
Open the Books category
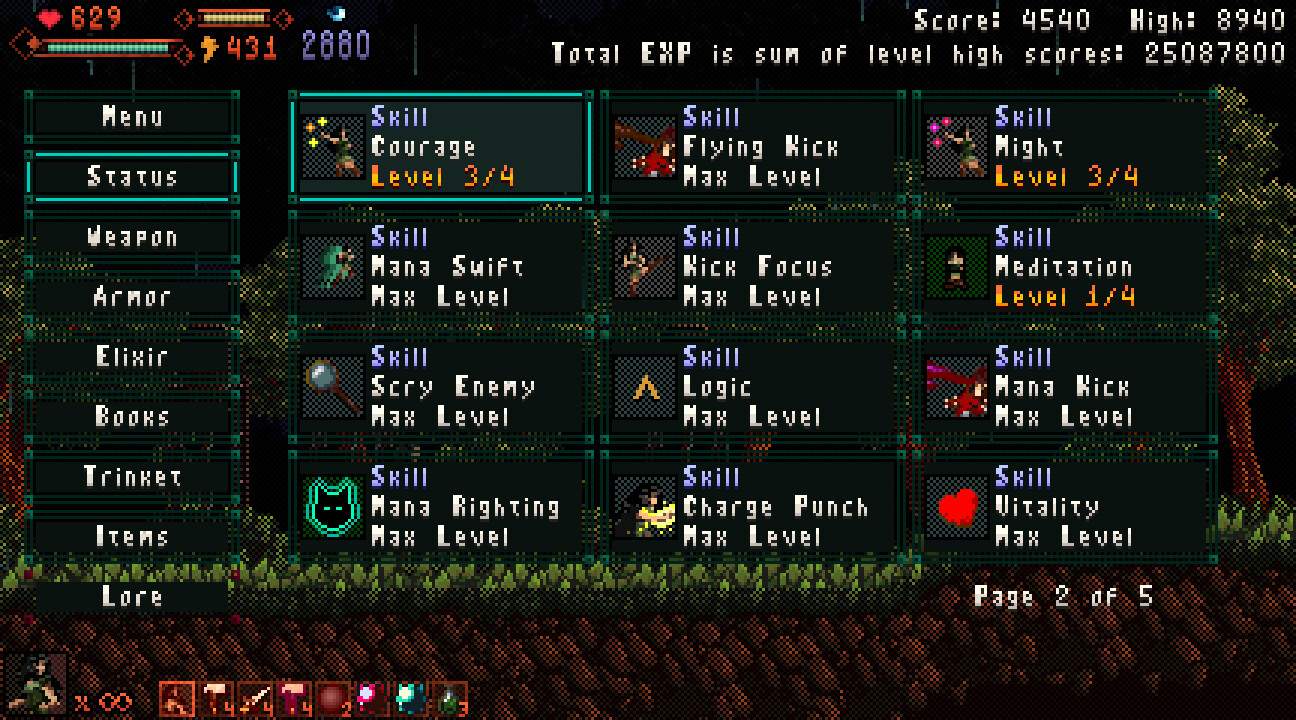(132, 417)
